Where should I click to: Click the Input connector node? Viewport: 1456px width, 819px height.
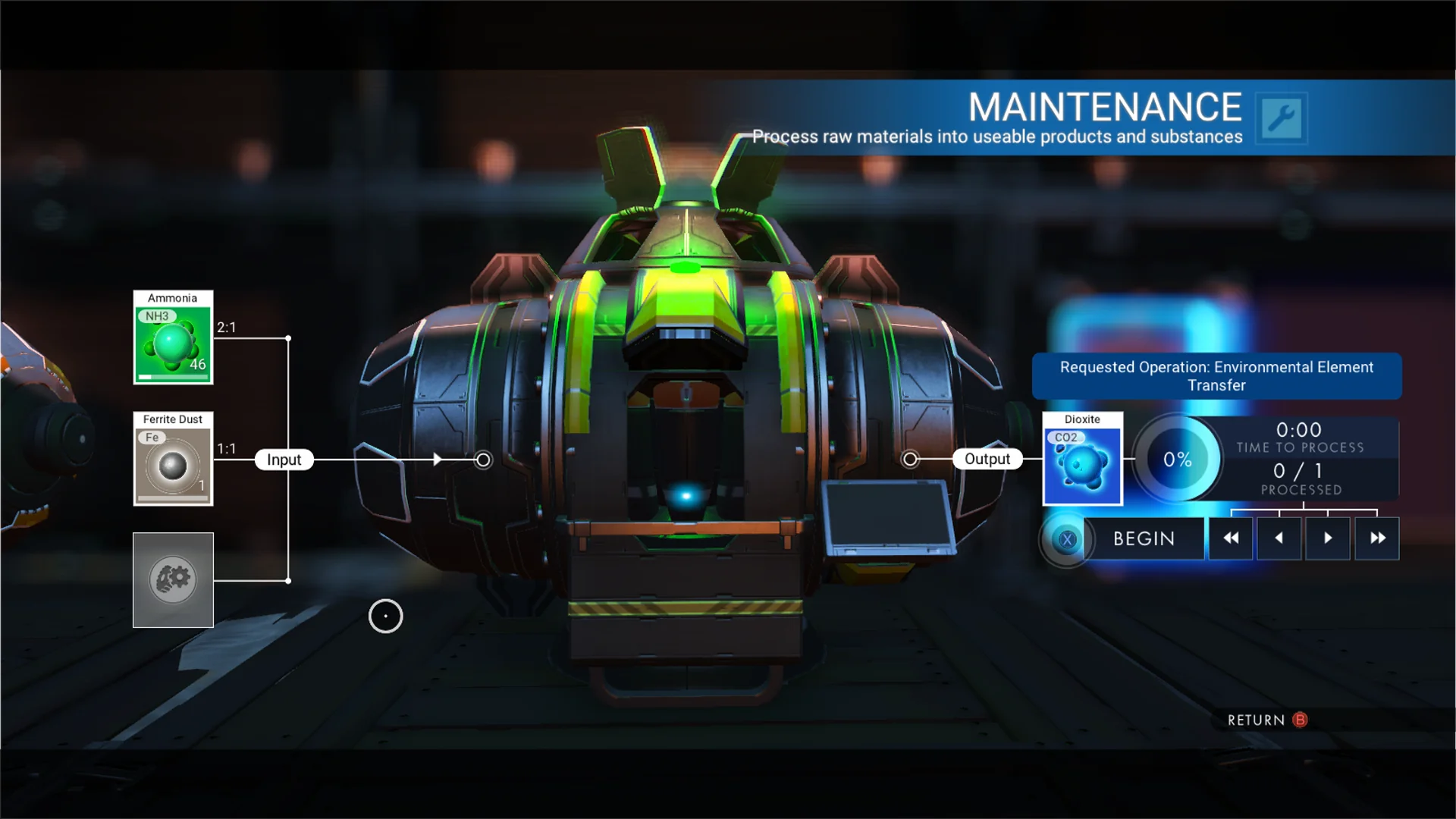482,459
